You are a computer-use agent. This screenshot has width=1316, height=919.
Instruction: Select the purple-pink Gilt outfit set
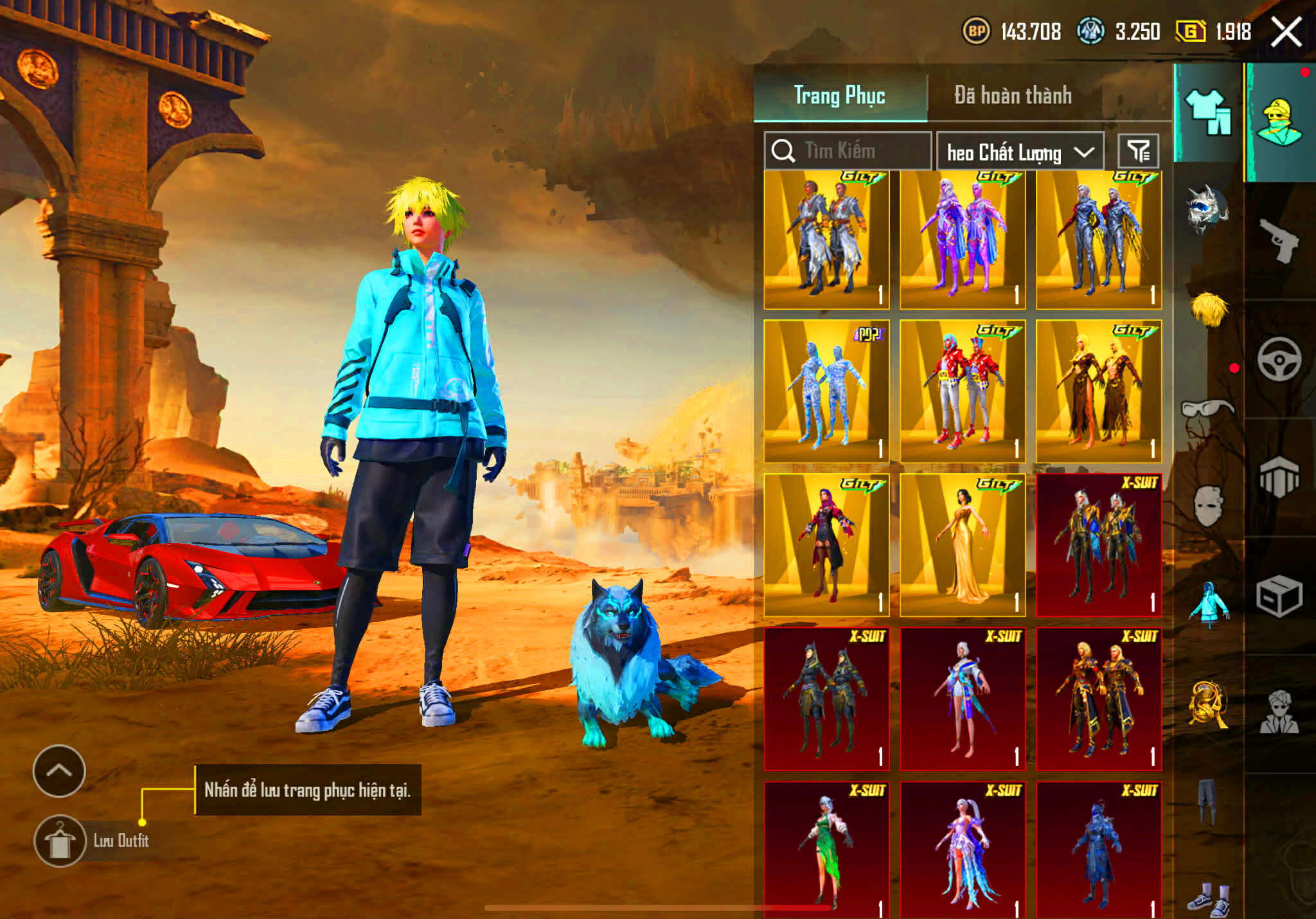tap(963, 240)
